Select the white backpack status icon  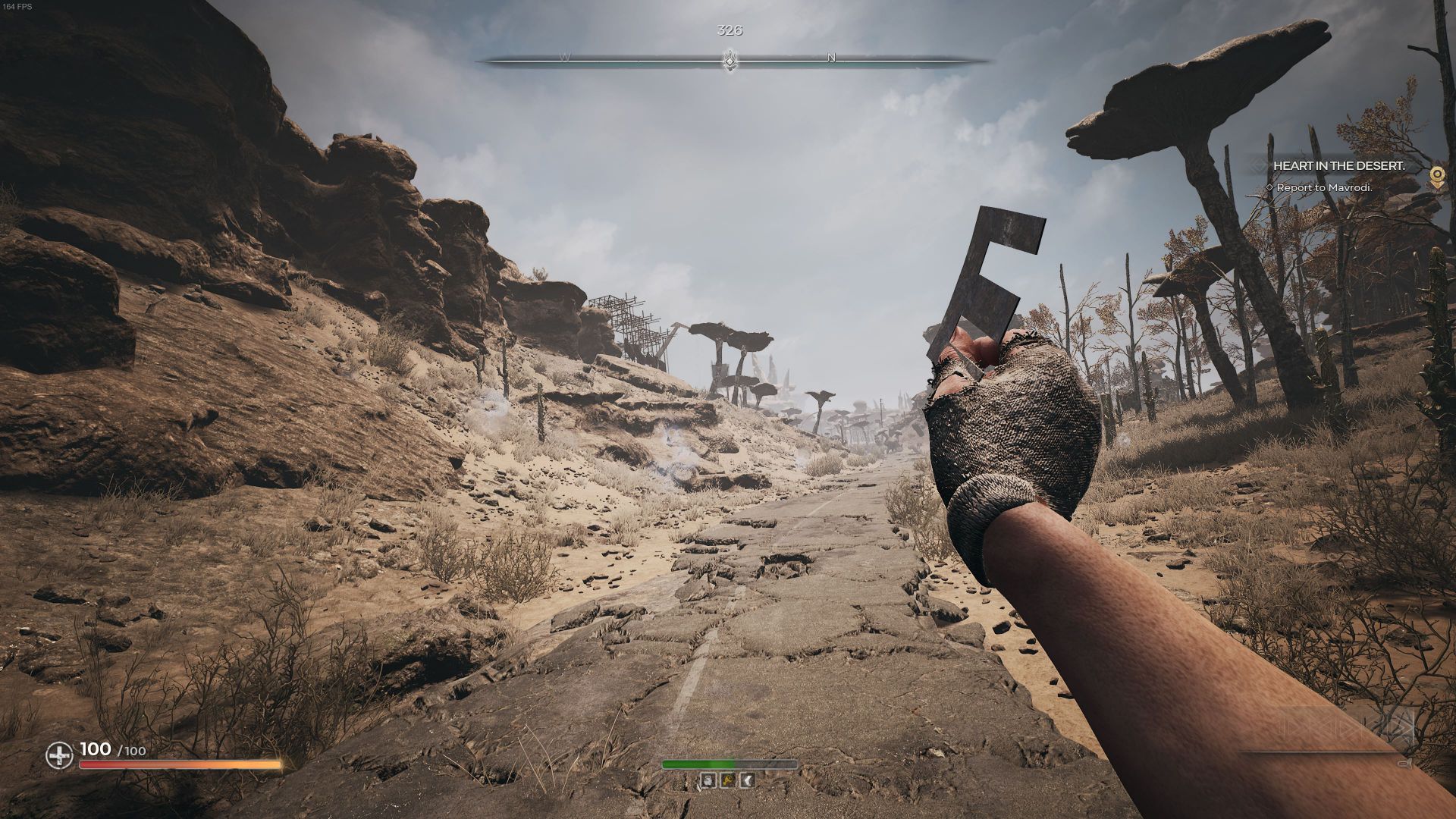click(x=707, y=780)
